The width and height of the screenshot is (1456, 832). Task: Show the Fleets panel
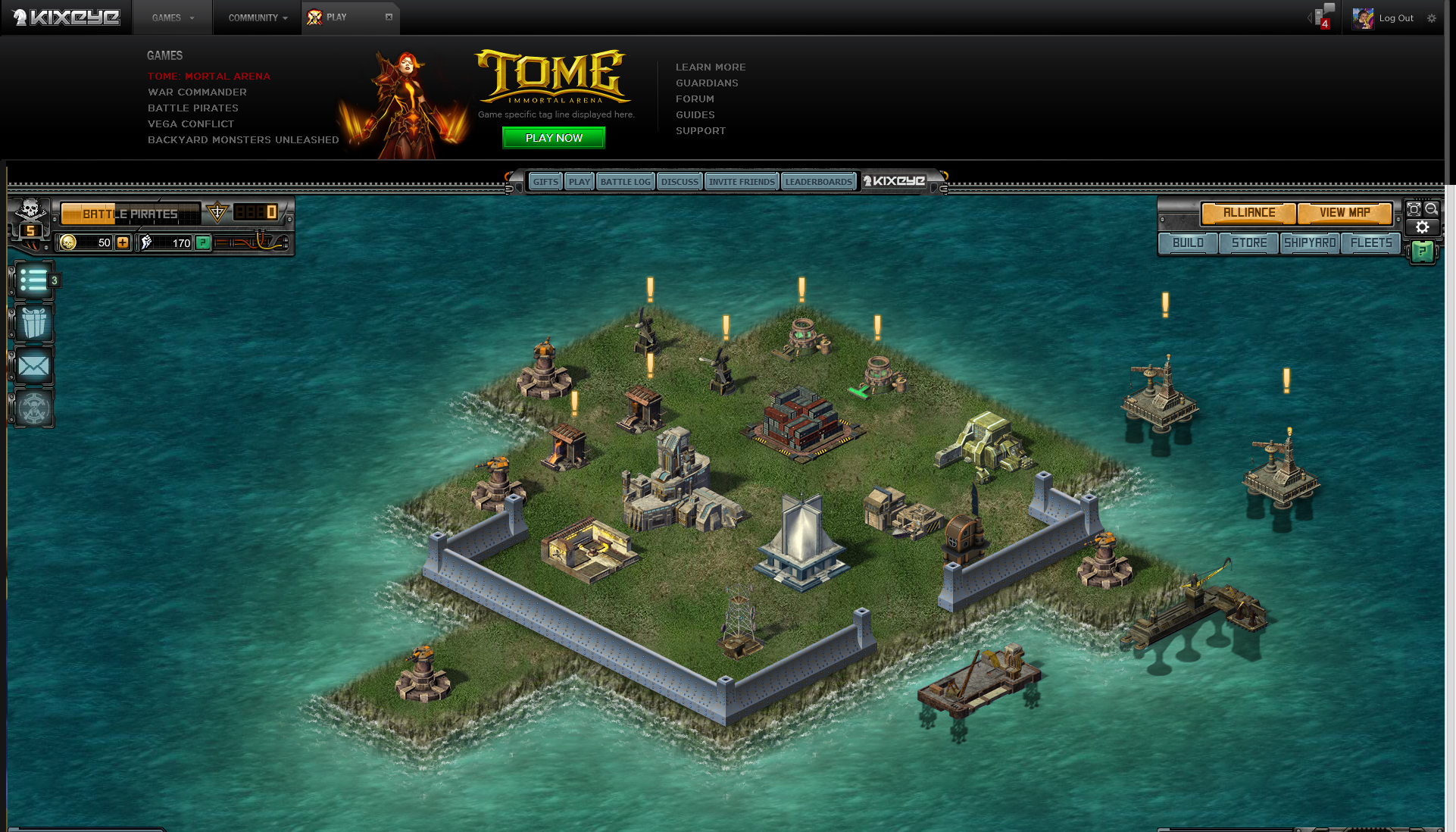click(1371, 243)
